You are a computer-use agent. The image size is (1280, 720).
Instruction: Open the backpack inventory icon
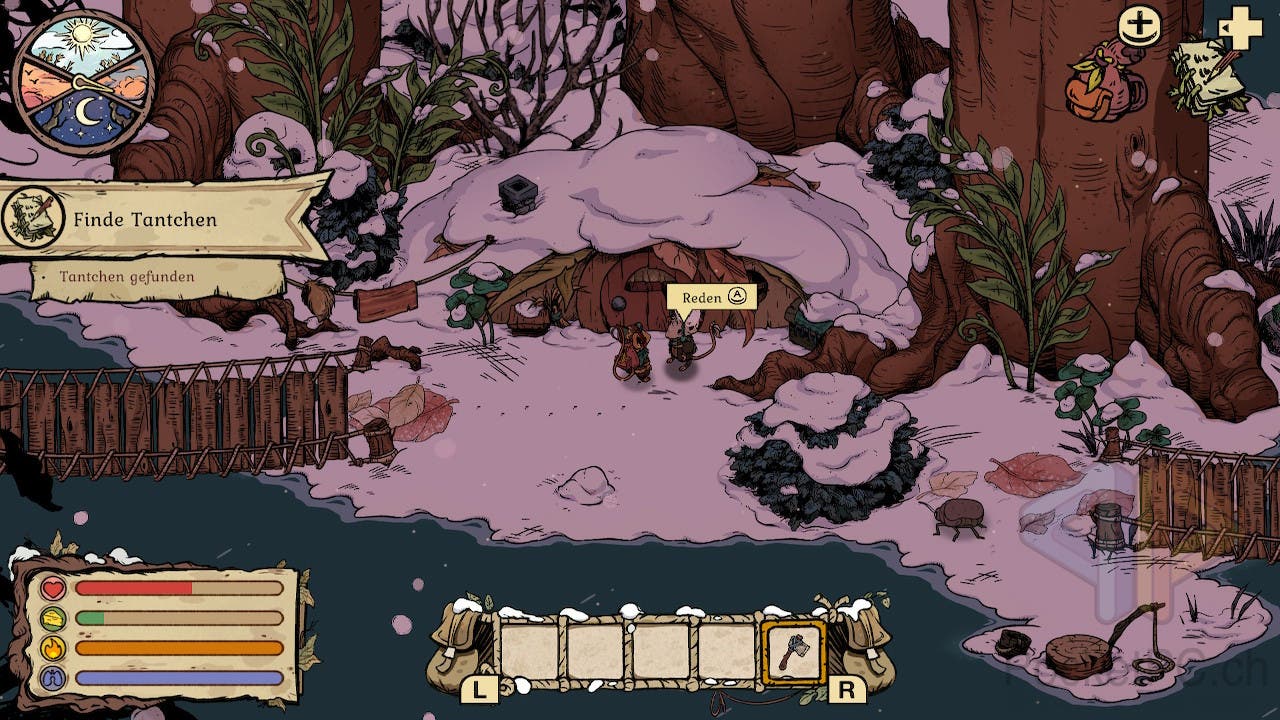click(x=1106, y=82)
